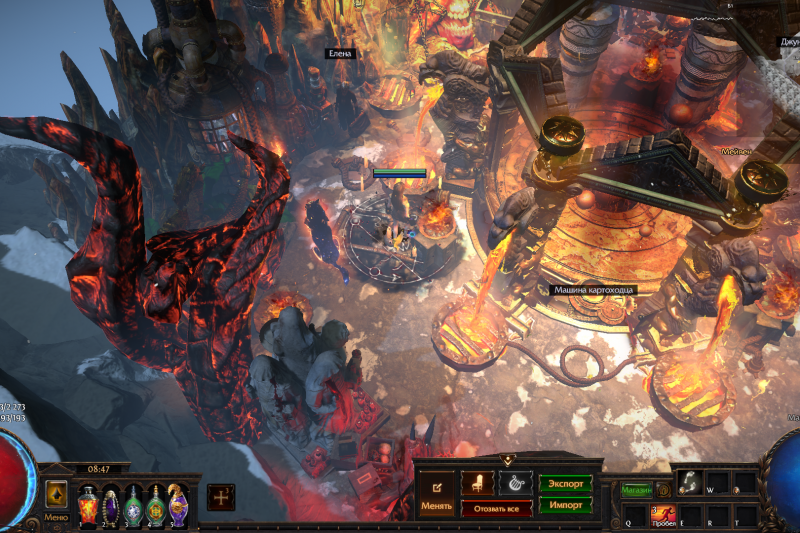Screen dimensions: 800x533
Task: Click the Отозвать все button
Action: (496, 508)
